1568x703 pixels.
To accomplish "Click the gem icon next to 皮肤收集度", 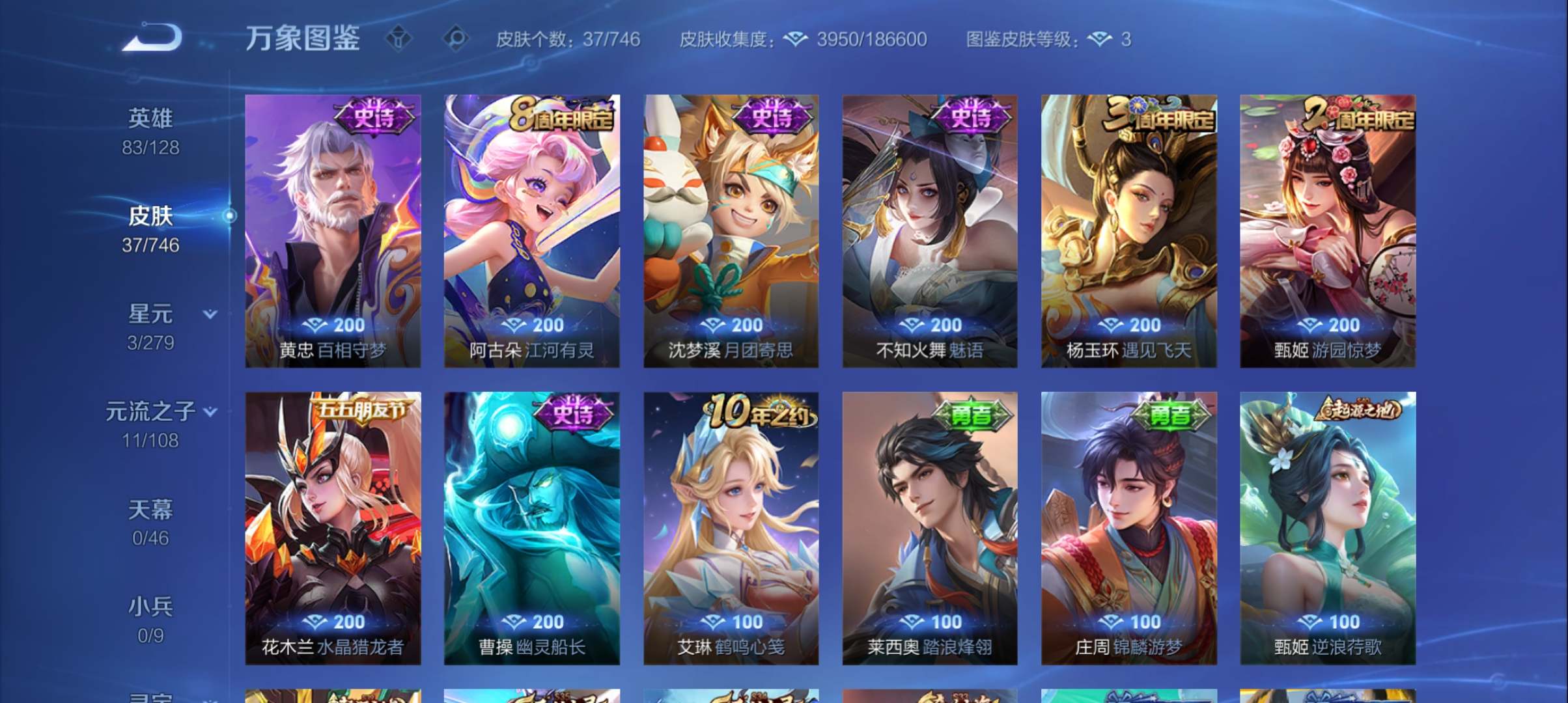I will [794, 39].
